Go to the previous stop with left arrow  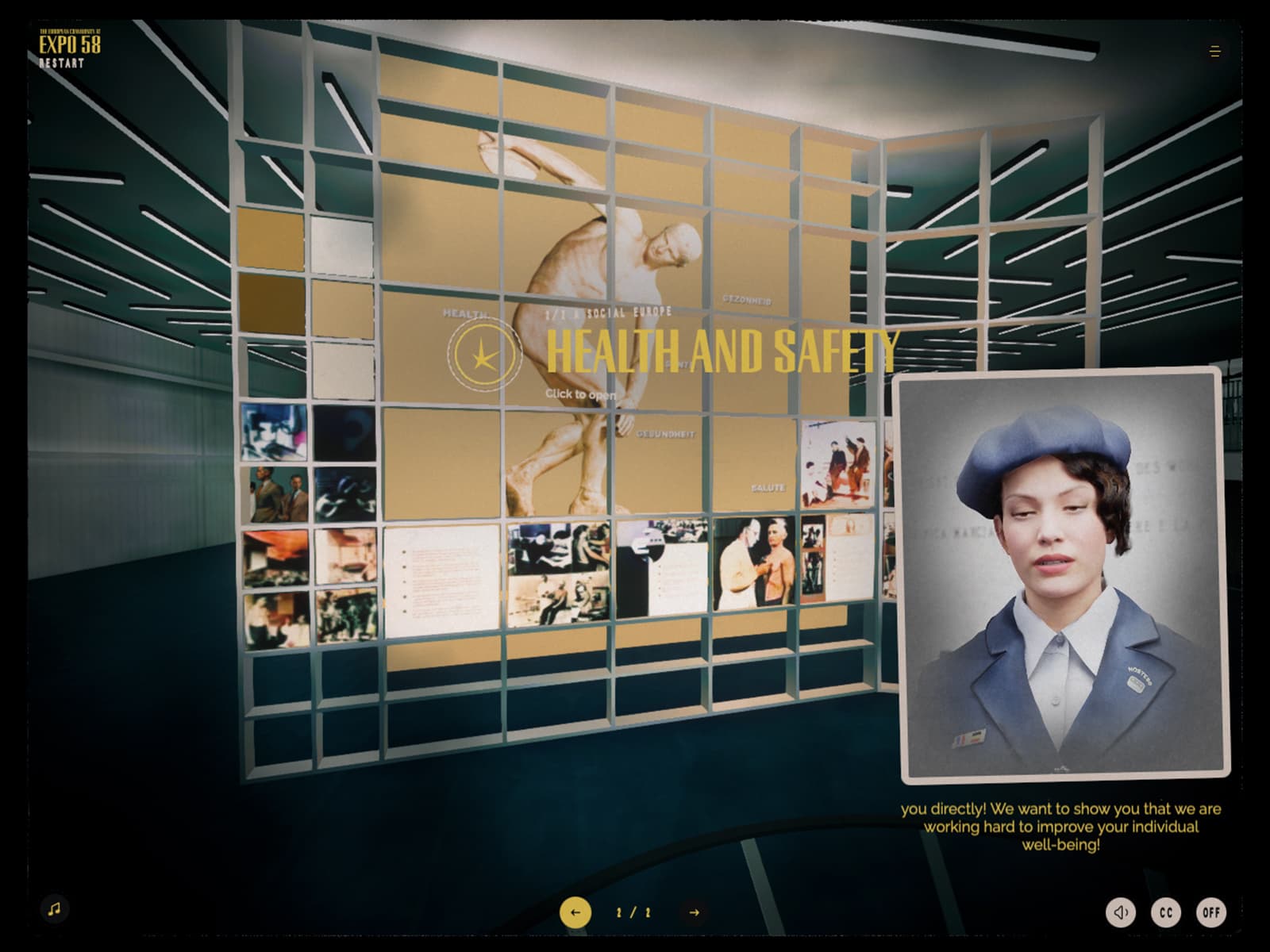[575, 912]
